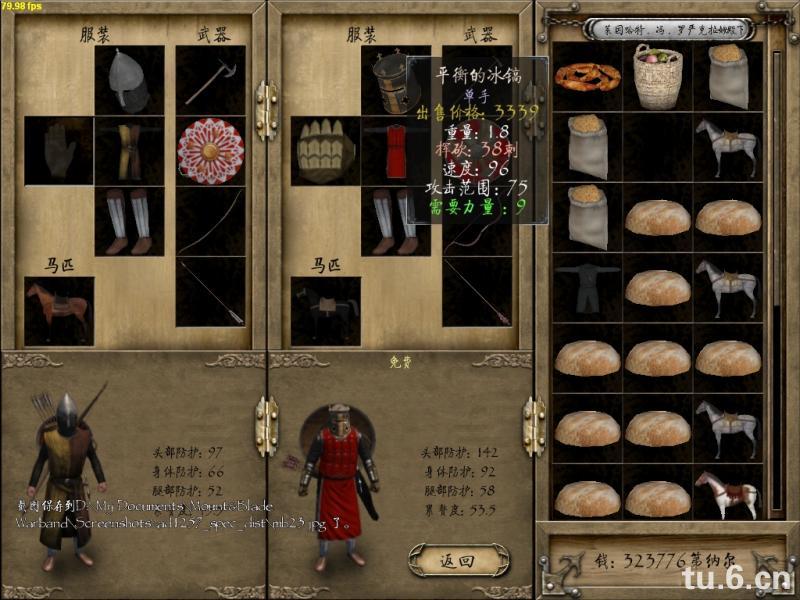
Task: Select the left character's bow slot
Action: 210,221
